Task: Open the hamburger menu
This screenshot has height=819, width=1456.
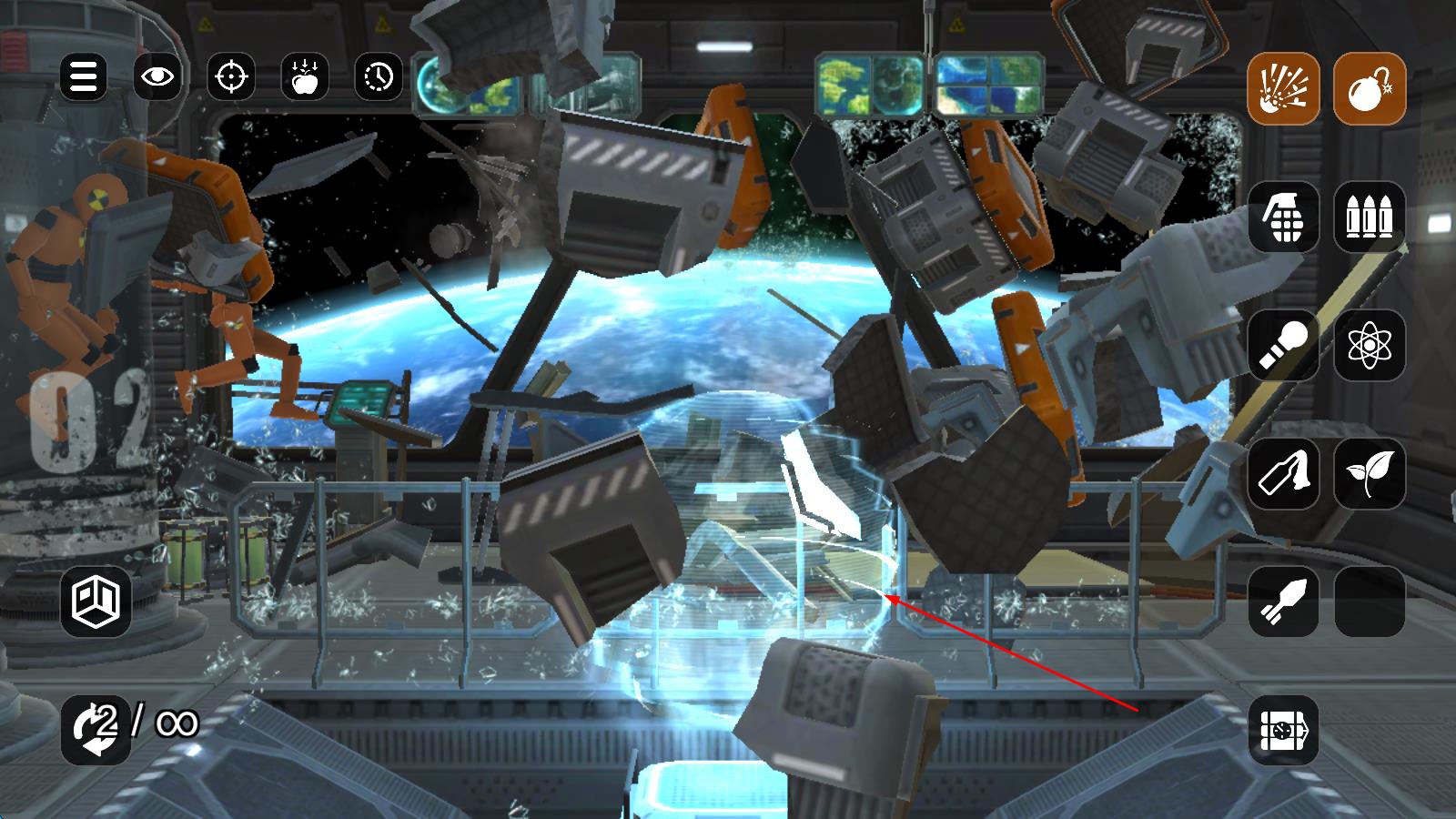Action: (x=84, y=76)
